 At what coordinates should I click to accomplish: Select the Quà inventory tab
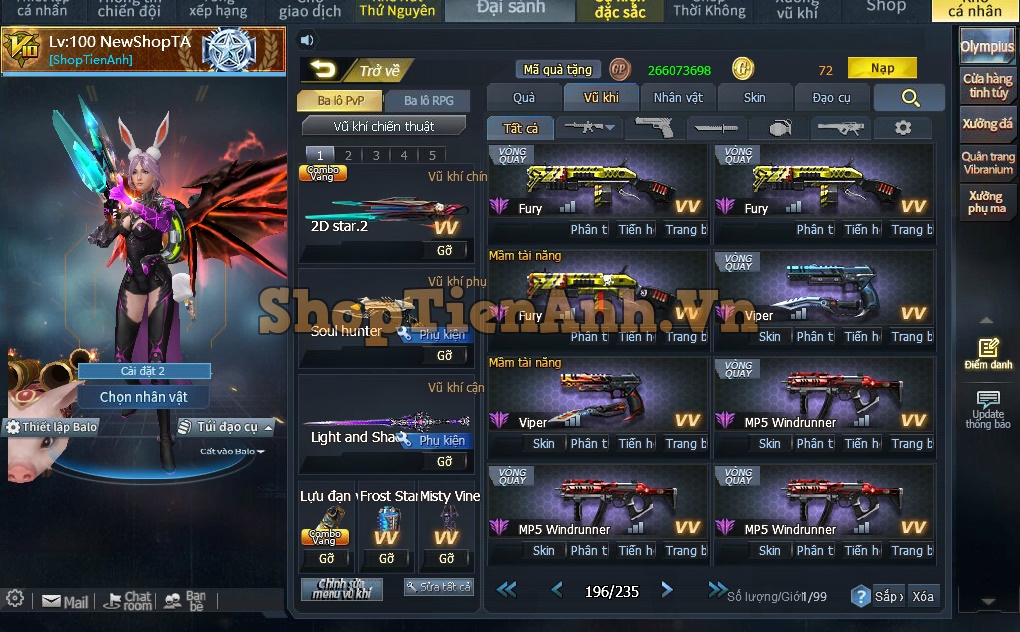click(x=524, y=97)
